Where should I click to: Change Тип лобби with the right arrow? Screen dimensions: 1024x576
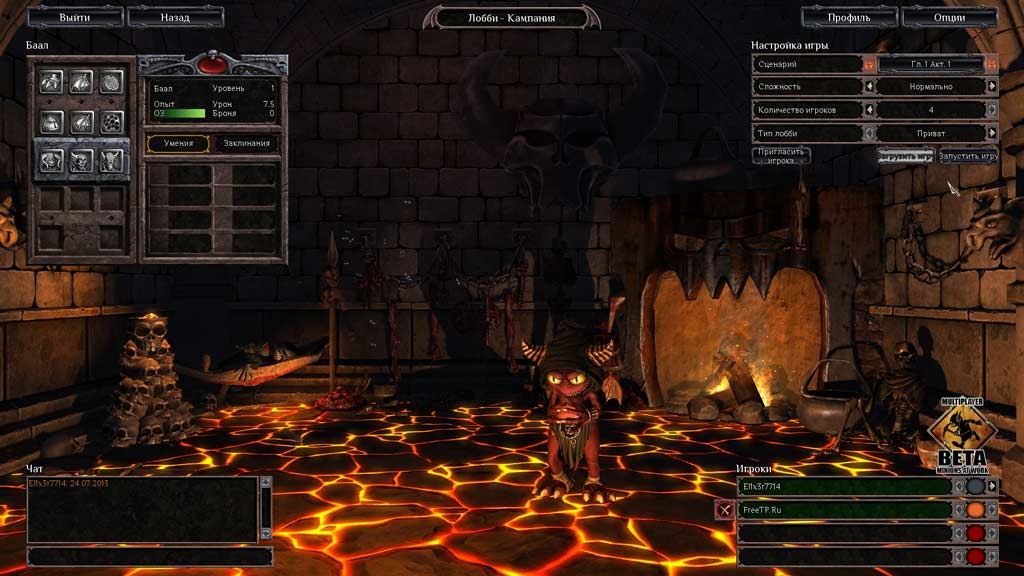click(992, 132)
